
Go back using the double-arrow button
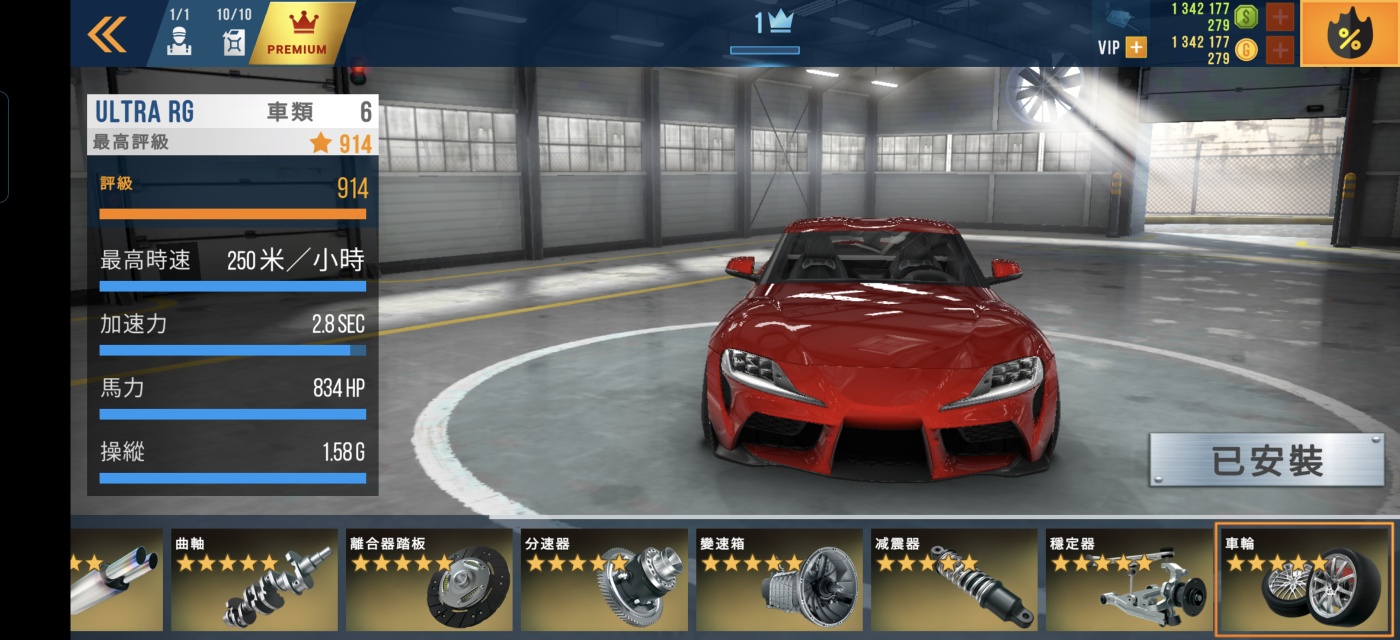(107, 34)
